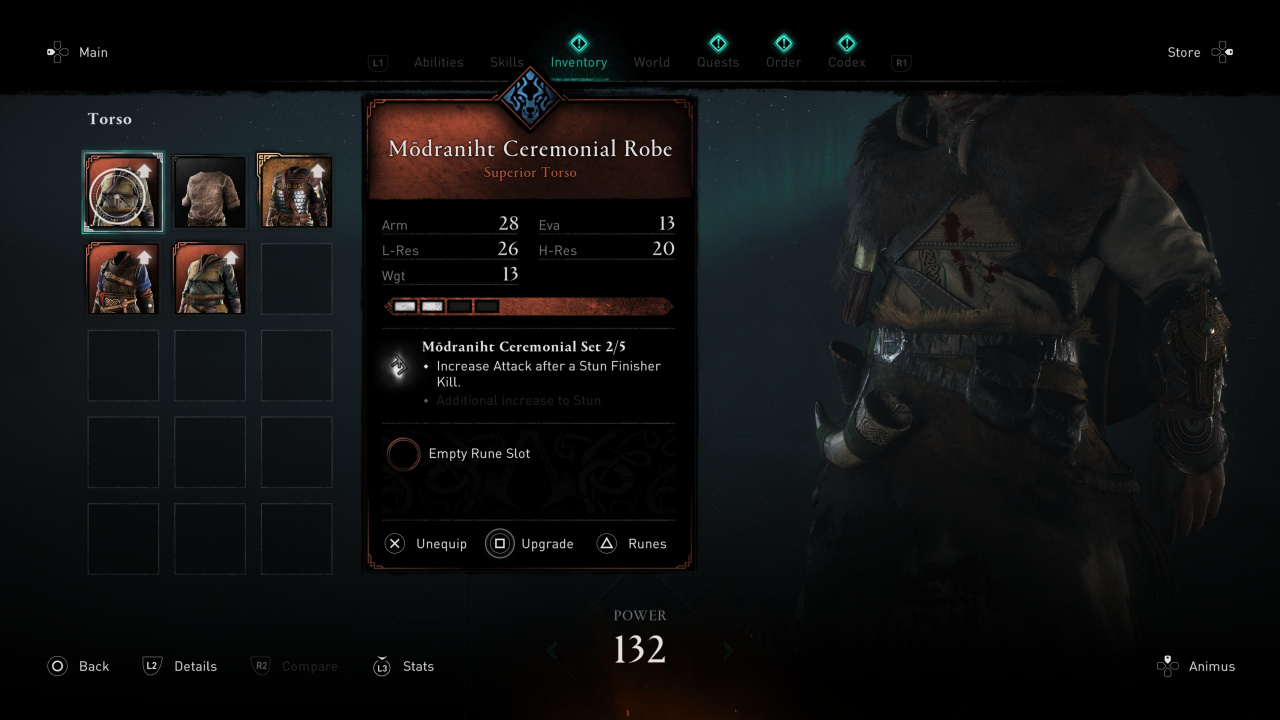Screen dimensions: 1280x720
Task: Select the equipped Mōdraniht Ceremonial Robe slot
Action: [123, 192]
